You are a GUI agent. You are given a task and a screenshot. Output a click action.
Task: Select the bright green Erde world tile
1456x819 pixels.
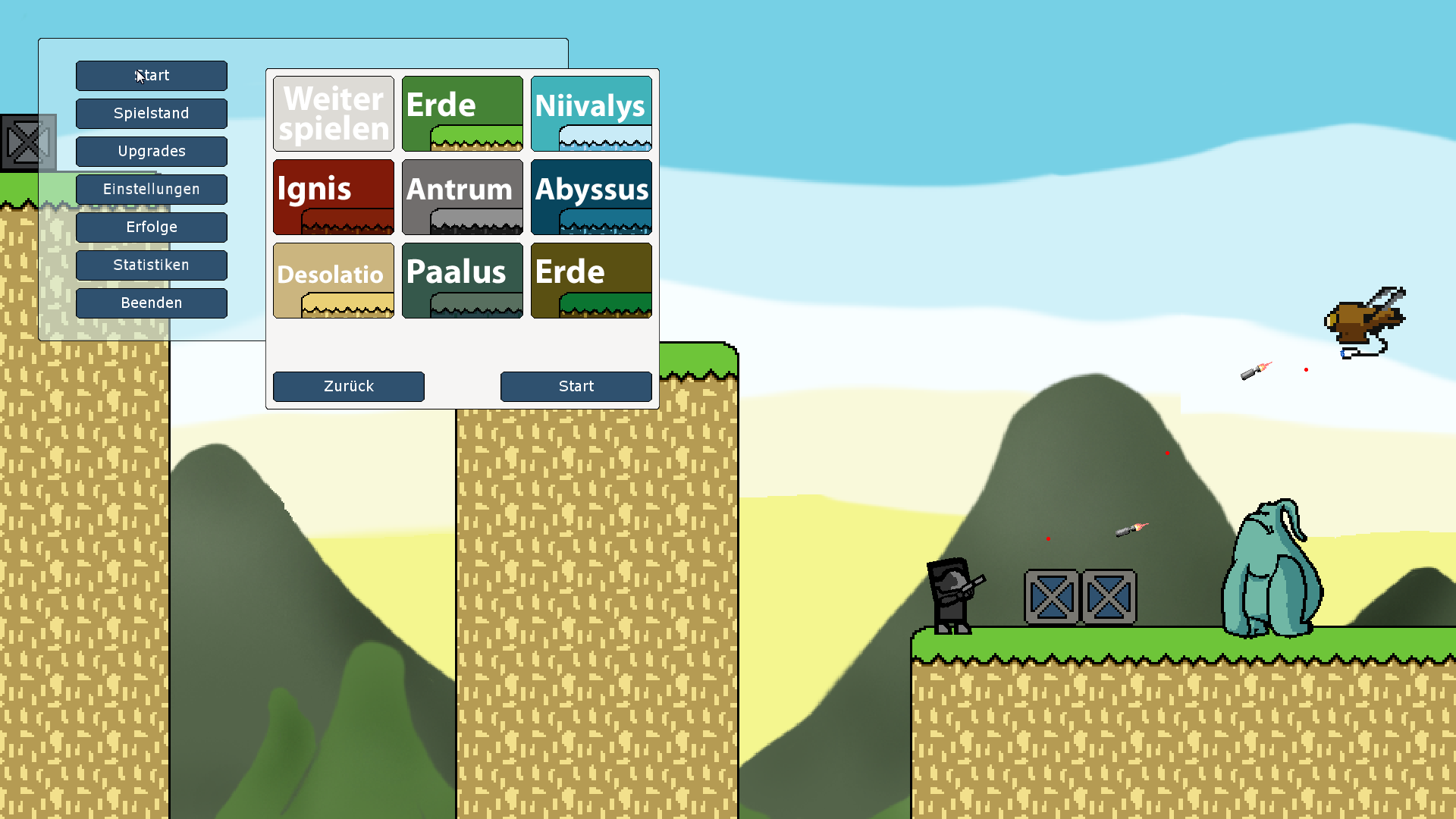click(463, 114)
